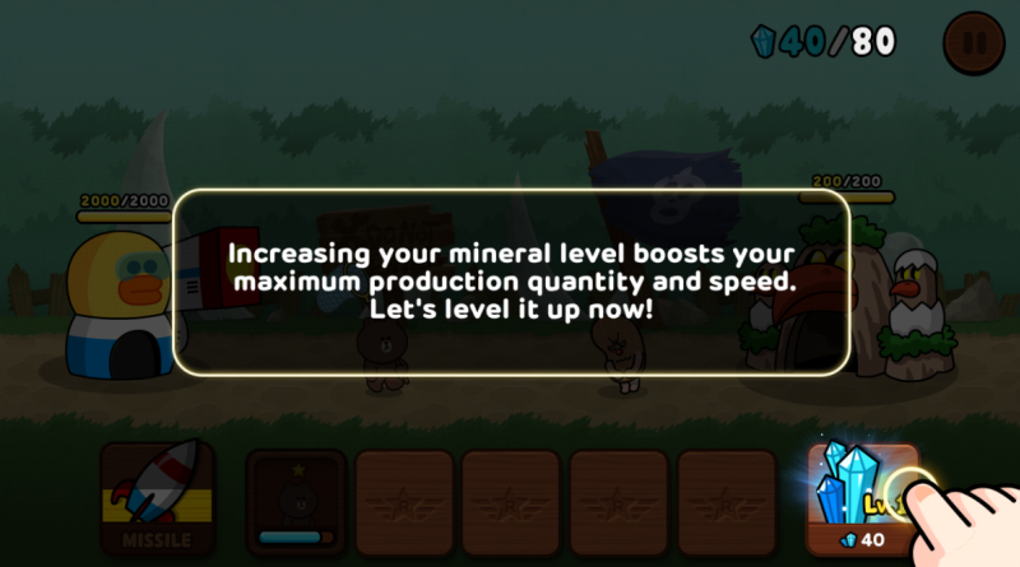Screen dimensions: 1020x567
Task: Tap the mineral level tutorial message box
Action: pos(511,282)
